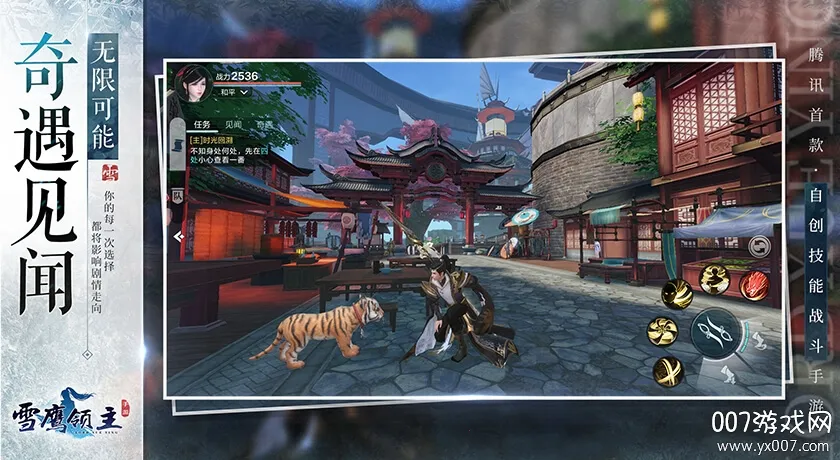Activate the golden orb skill

click(x=668, y=371)
